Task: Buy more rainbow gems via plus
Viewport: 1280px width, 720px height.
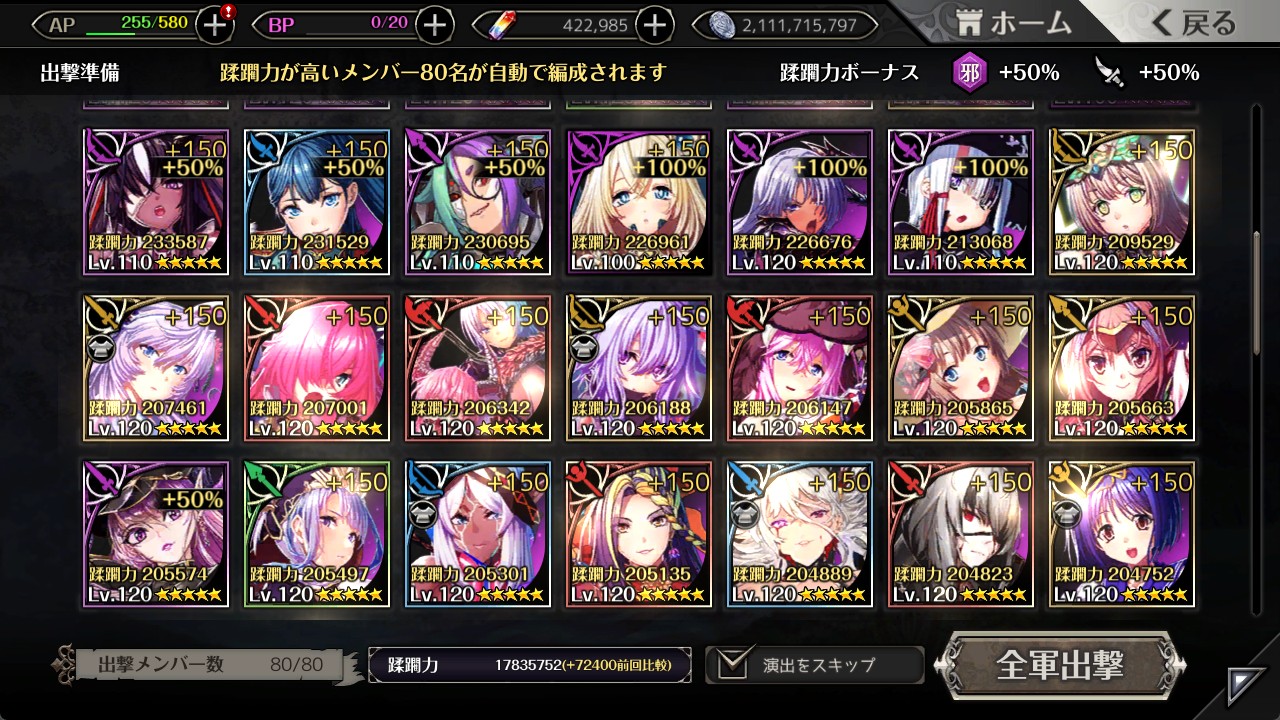Action: 654,25
